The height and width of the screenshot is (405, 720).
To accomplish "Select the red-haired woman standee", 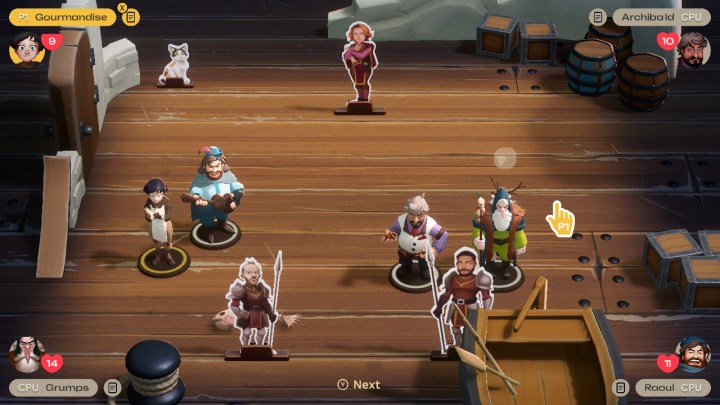I will point(358,64).
